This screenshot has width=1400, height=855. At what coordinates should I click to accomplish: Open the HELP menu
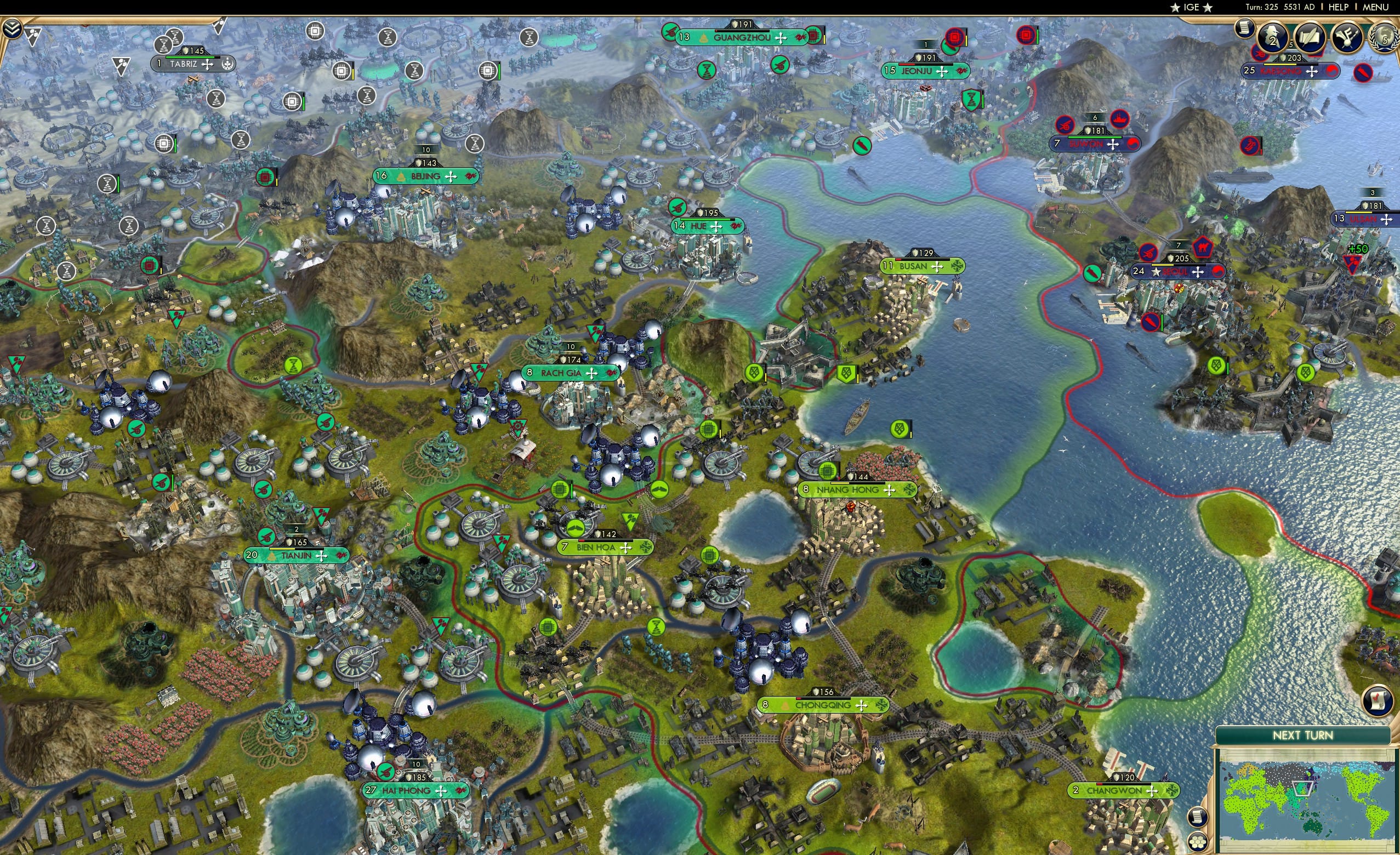(1339, 7)
